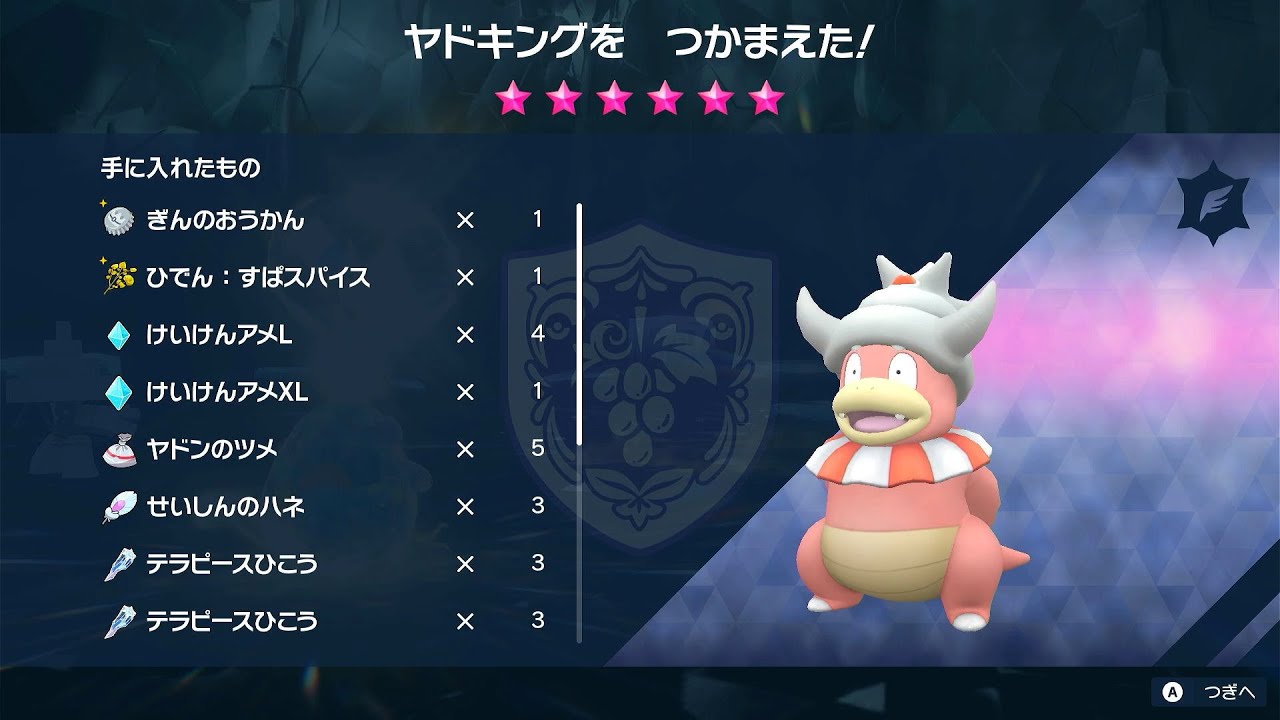
Task: Click the ヤドキングを つかまえた! title
Action: [x=640, y=38]
